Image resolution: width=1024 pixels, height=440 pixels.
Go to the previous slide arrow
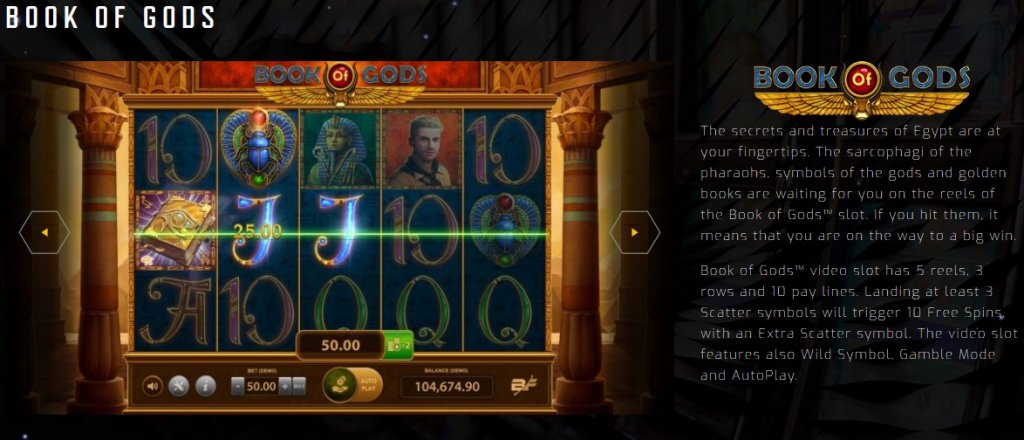click(44, 233)
